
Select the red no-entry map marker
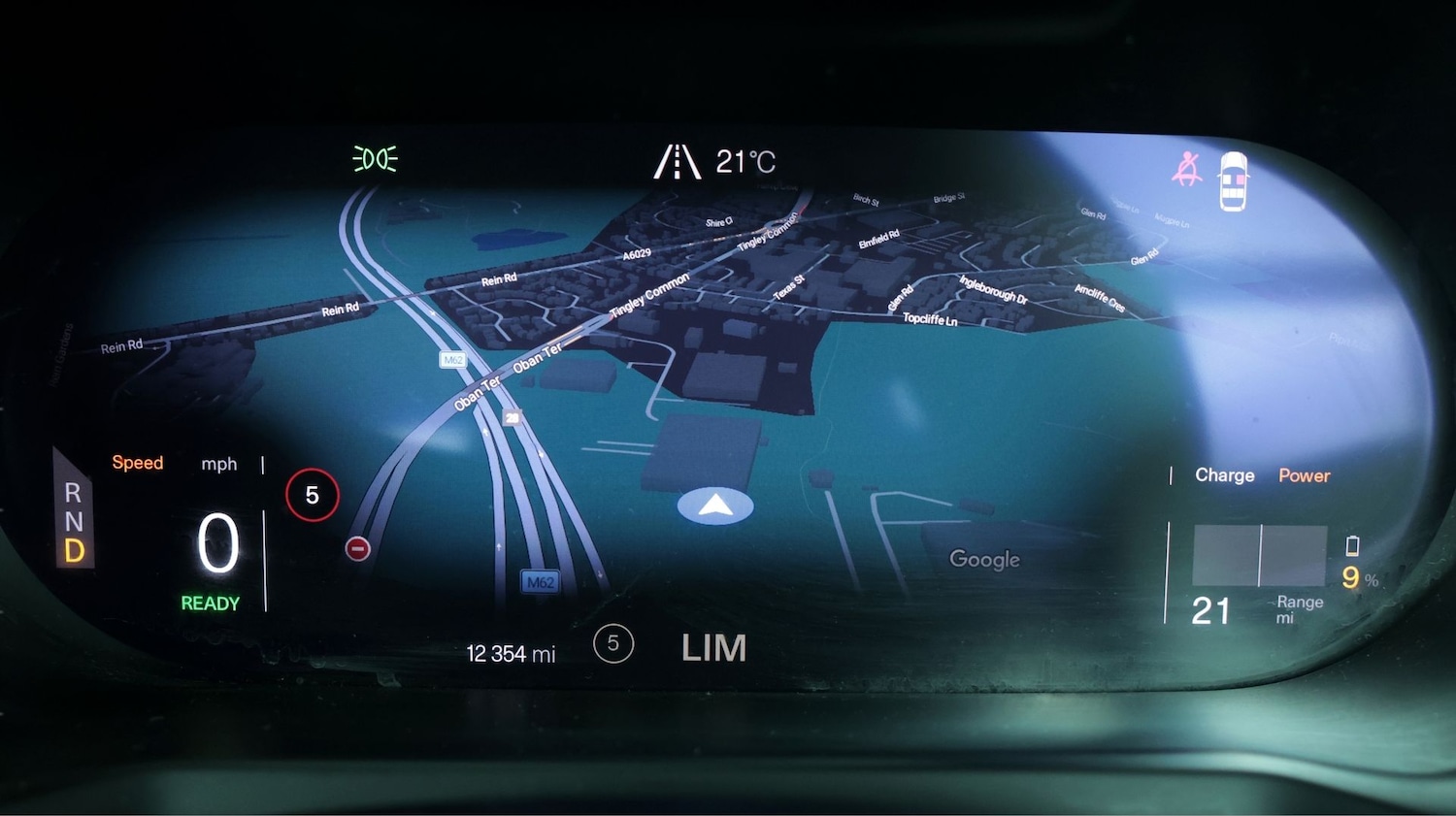357,549
